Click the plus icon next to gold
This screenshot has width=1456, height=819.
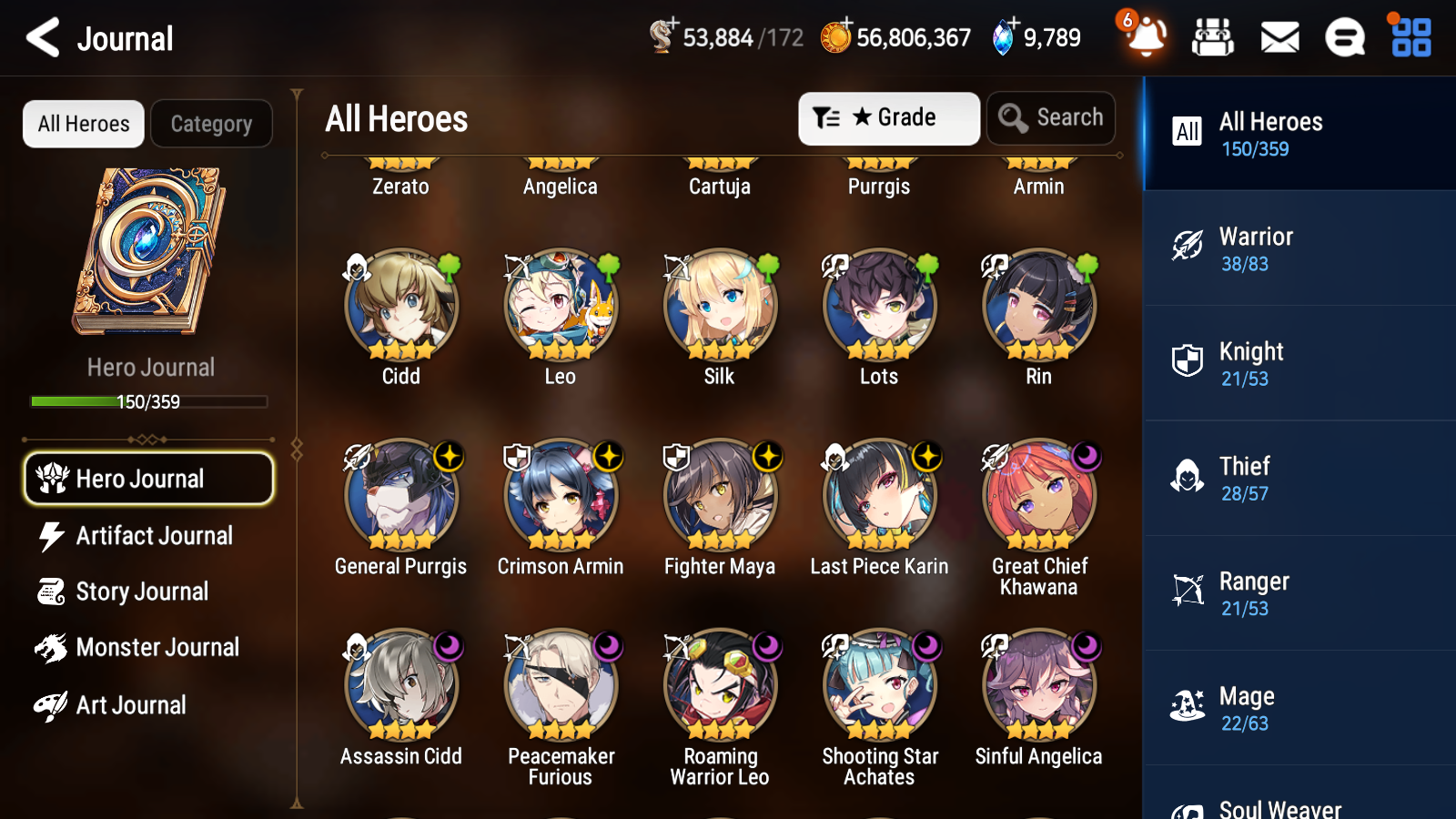click(x=848, y=24)
